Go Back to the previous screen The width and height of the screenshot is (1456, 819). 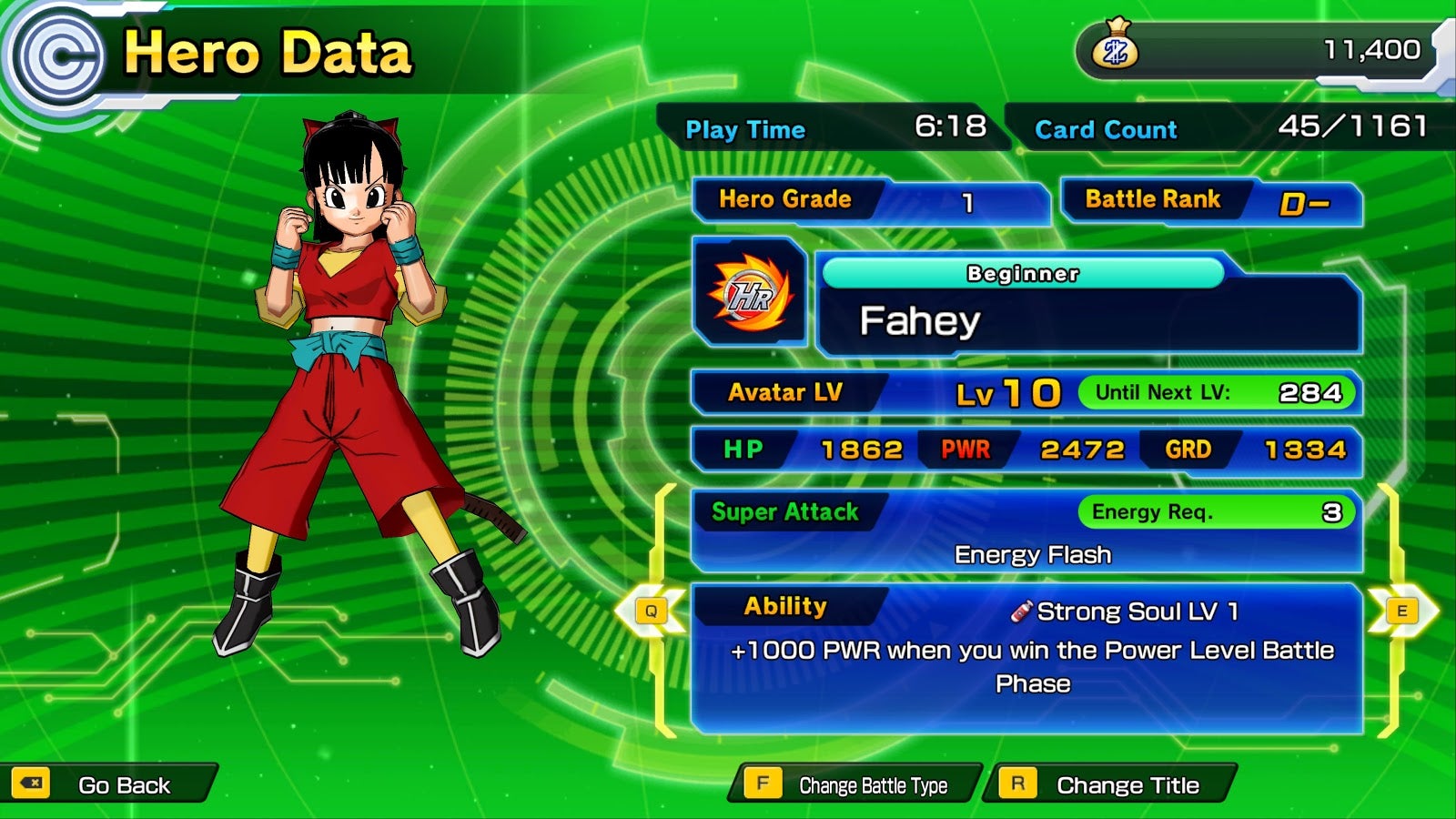point(107,784)
